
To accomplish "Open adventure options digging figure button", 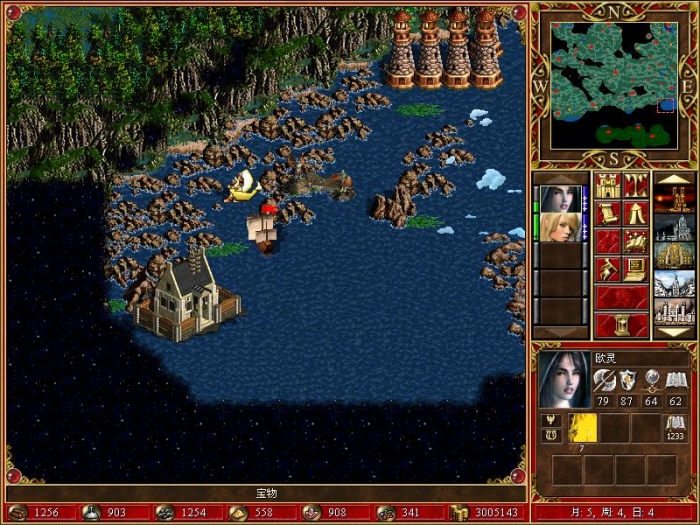I will click(x=607, y=269).
